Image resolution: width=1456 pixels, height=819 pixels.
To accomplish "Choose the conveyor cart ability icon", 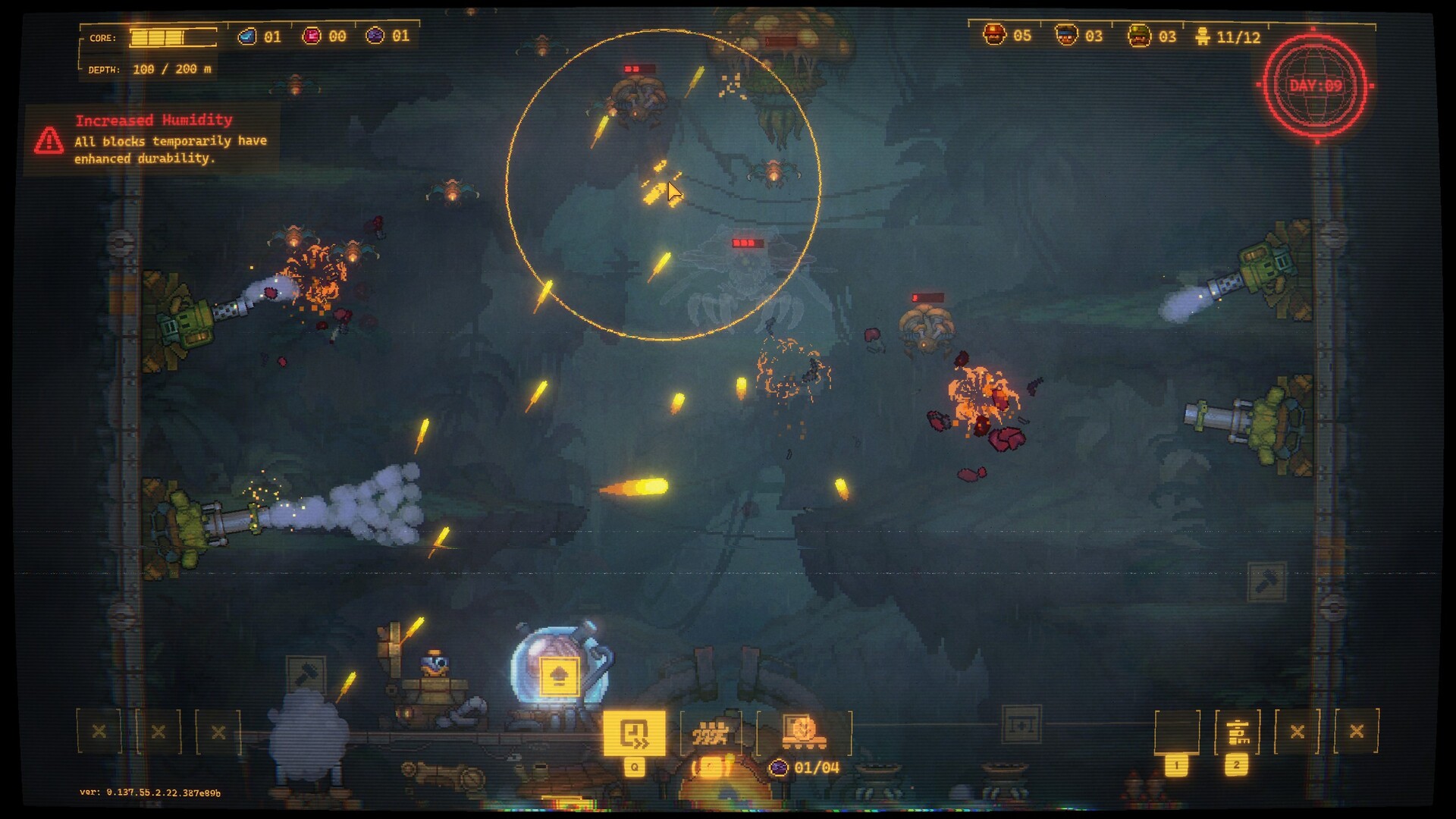I will (802, 733).
